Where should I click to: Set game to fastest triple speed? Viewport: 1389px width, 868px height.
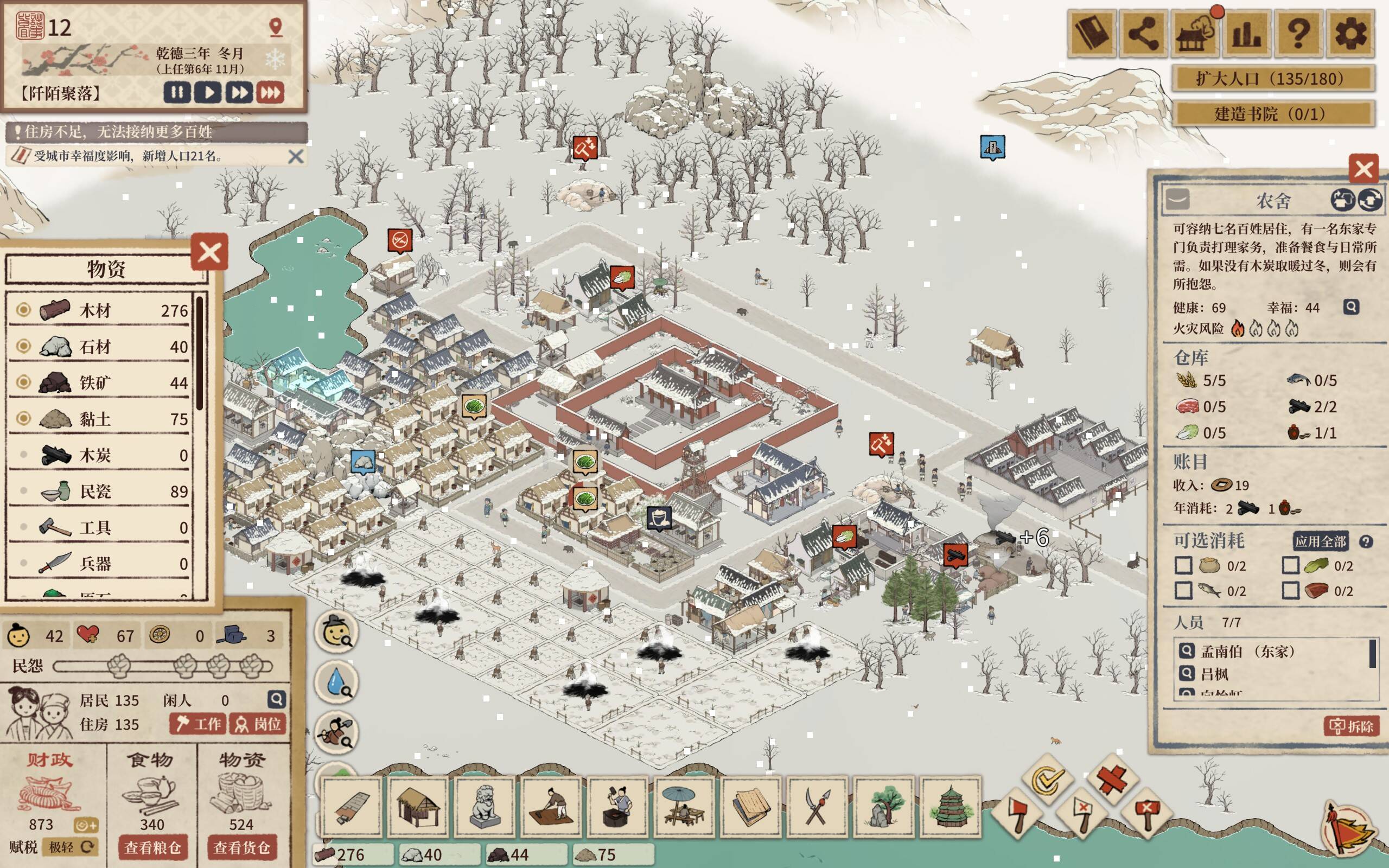pos(270,92)
